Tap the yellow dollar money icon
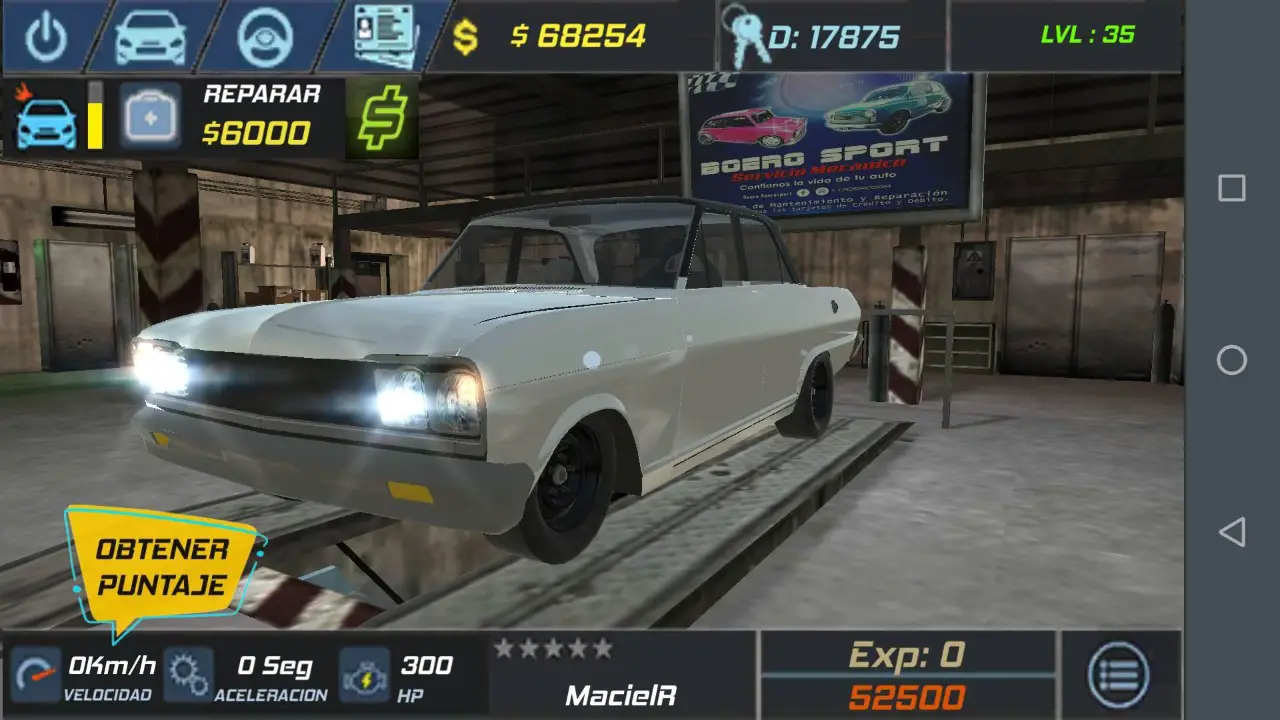The height and width of the screenshot is (720, 1280). click(465, 37)
